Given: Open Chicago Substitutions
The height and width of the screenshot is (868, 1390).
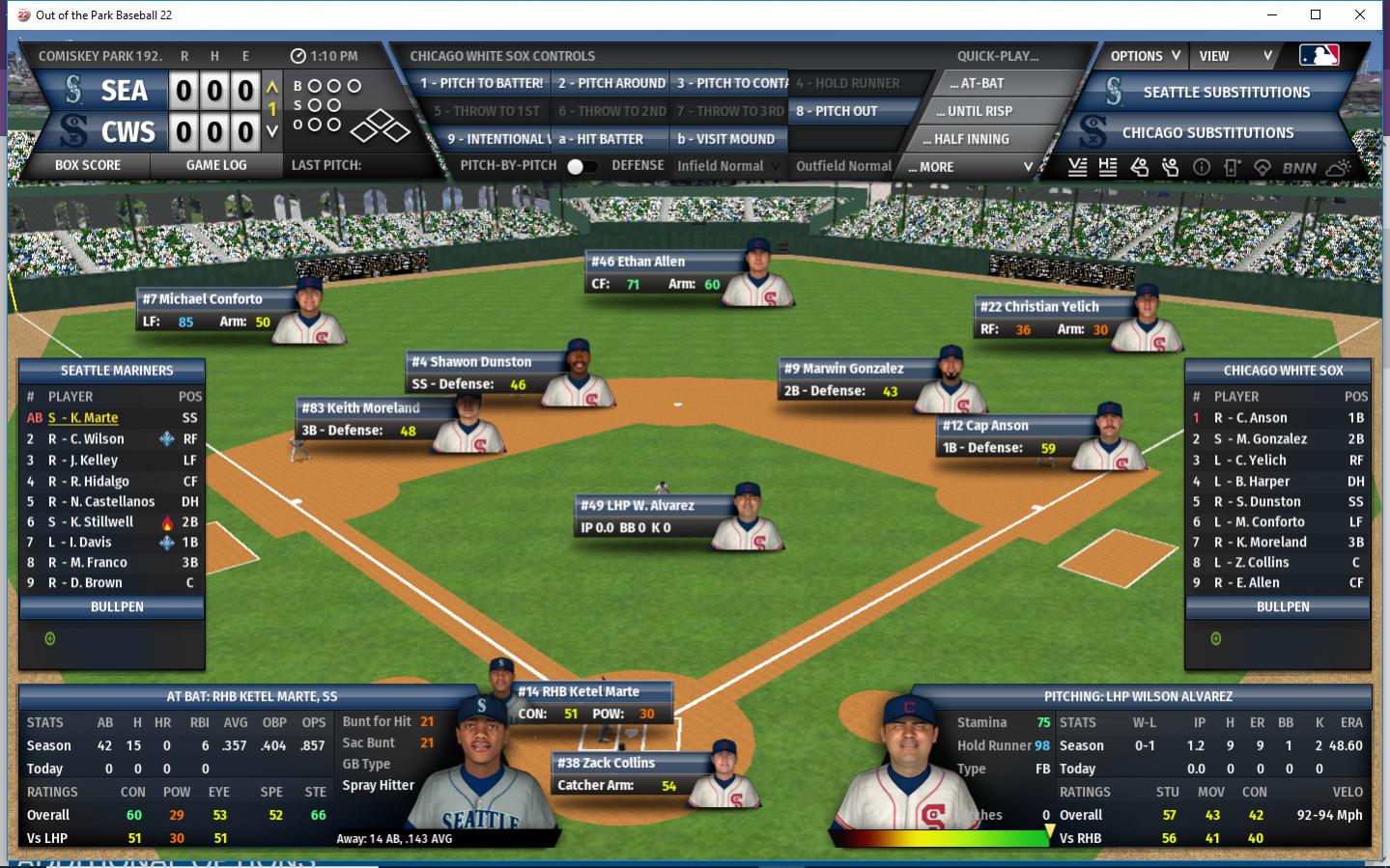Looking at the screenshot, I should tap(1207, 133).
